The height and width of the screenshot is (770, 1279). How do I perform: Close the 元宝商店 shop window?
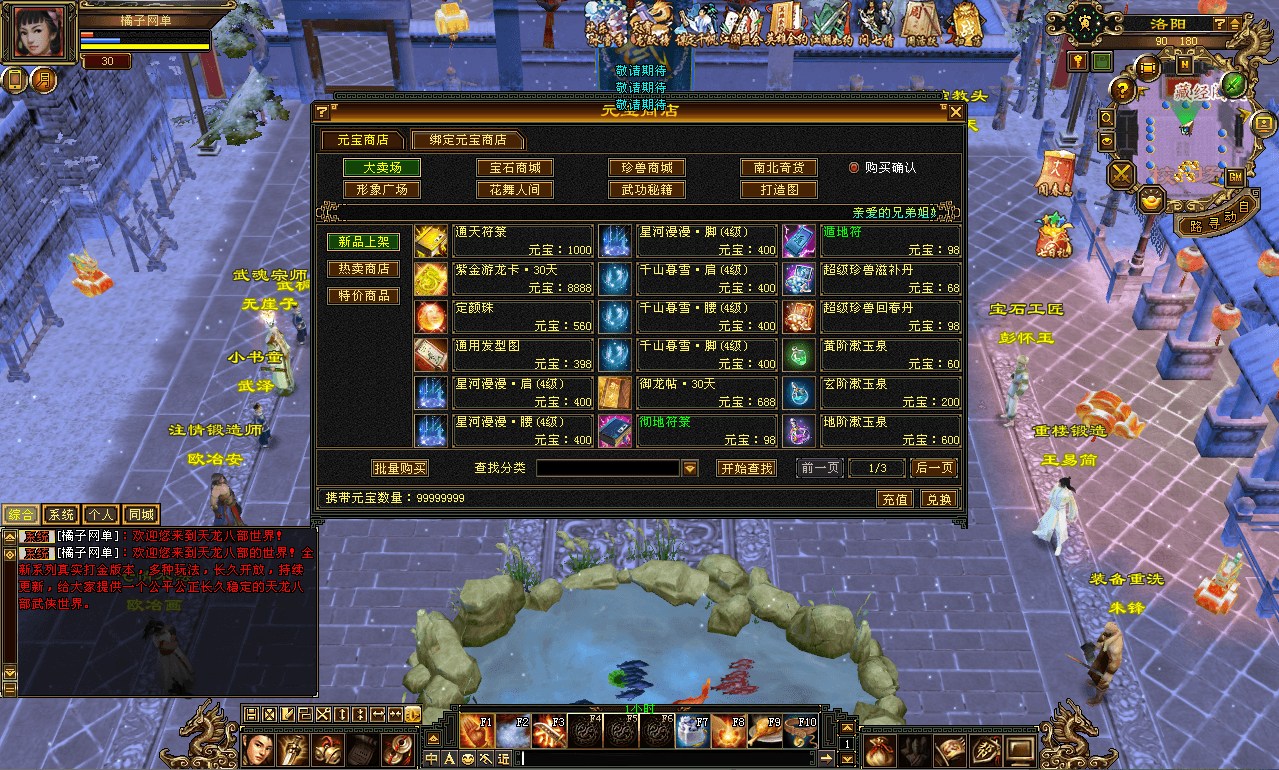click(956, 112)
